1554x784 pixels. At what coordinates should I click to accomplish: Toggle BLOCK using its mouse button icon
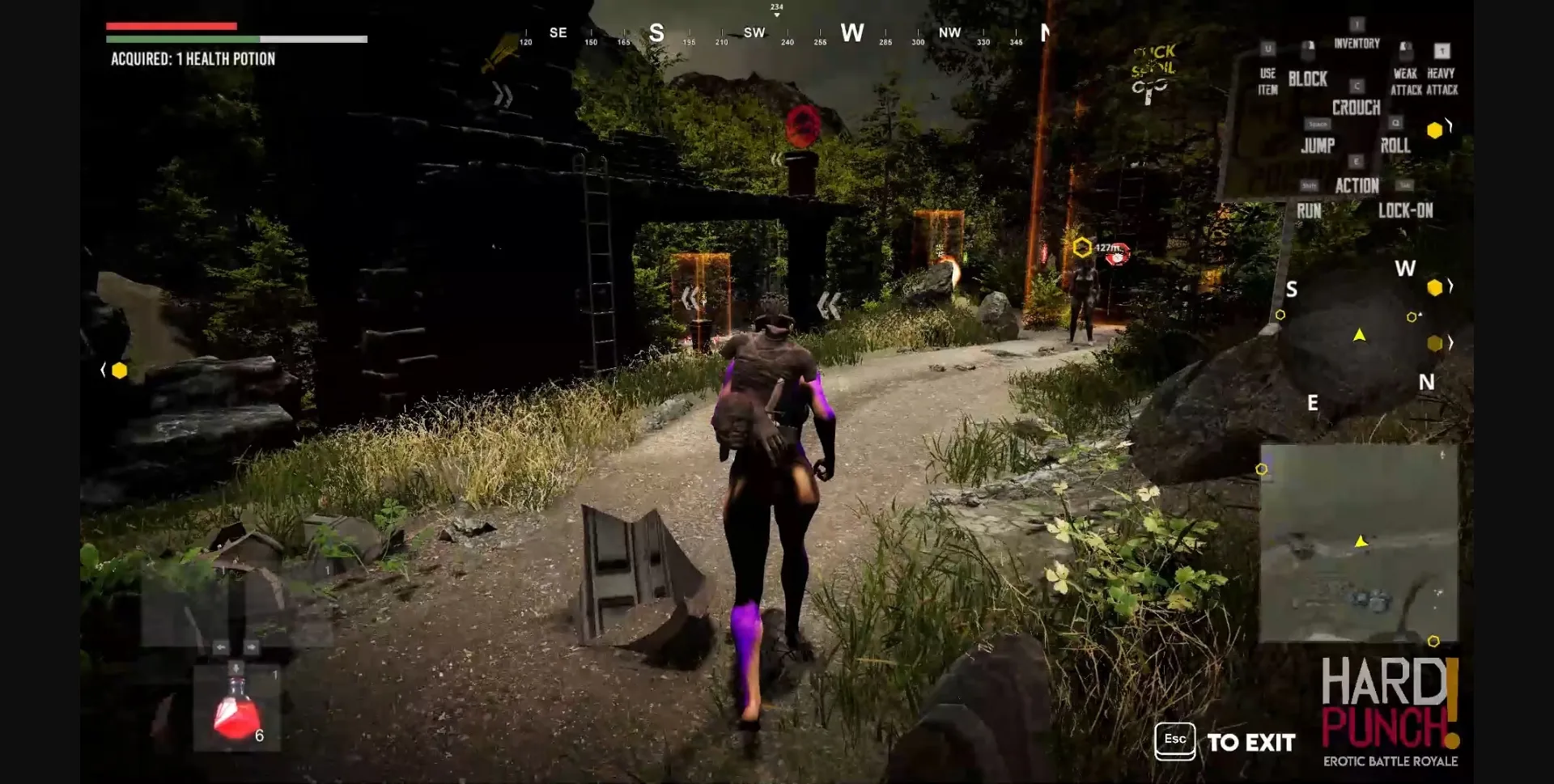[x=1310, y=51]
